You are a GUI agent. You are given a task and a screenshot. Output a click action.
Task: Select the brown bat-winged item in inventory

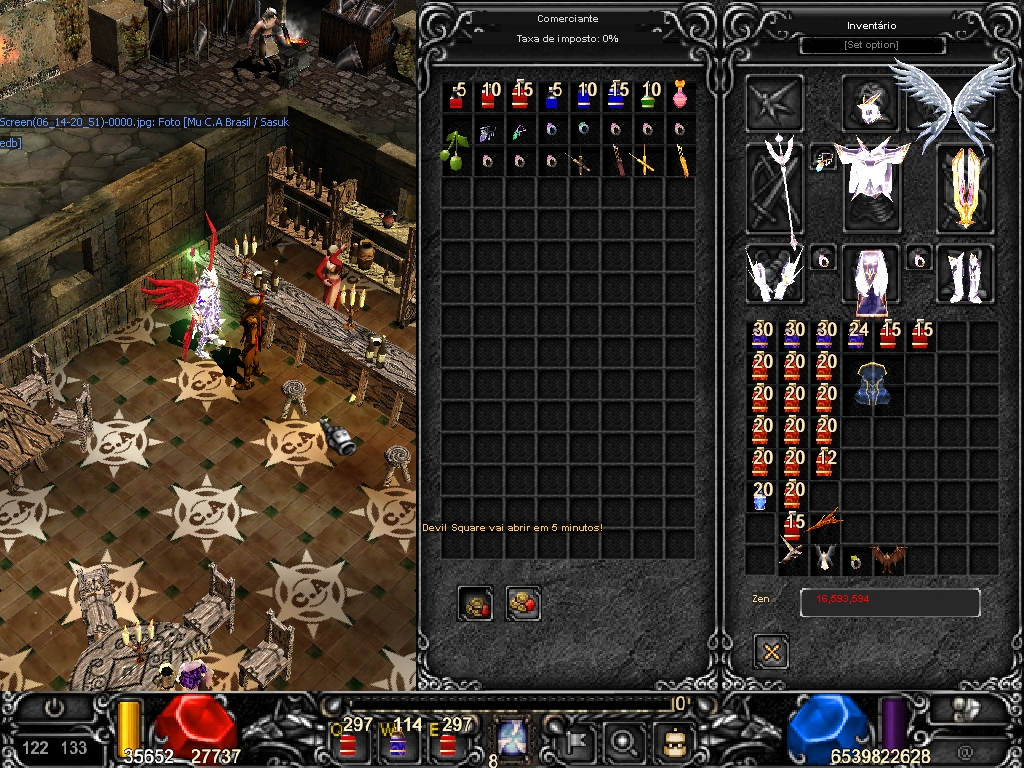click(x=888, y=559)
